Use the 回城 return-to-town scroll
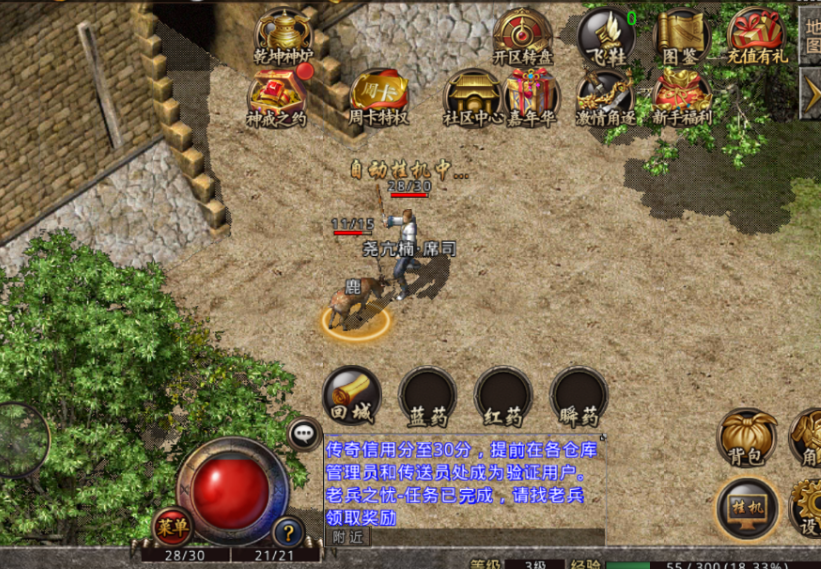 [x=351, y=395]
